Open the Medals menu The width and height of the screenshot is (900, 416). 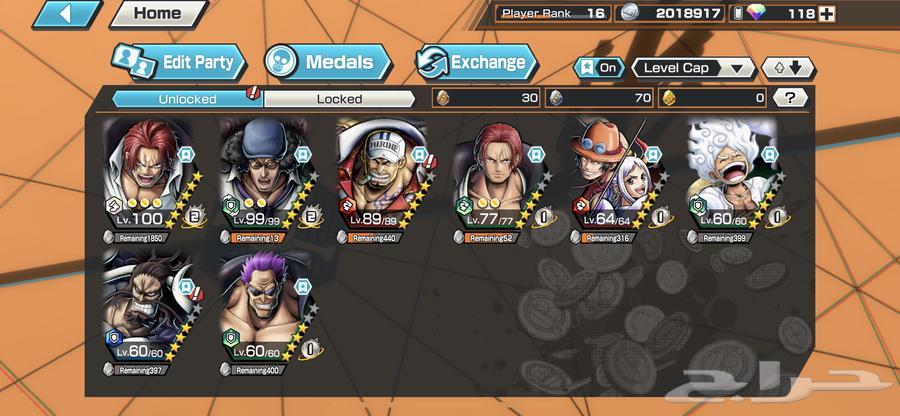coord(327,61)
